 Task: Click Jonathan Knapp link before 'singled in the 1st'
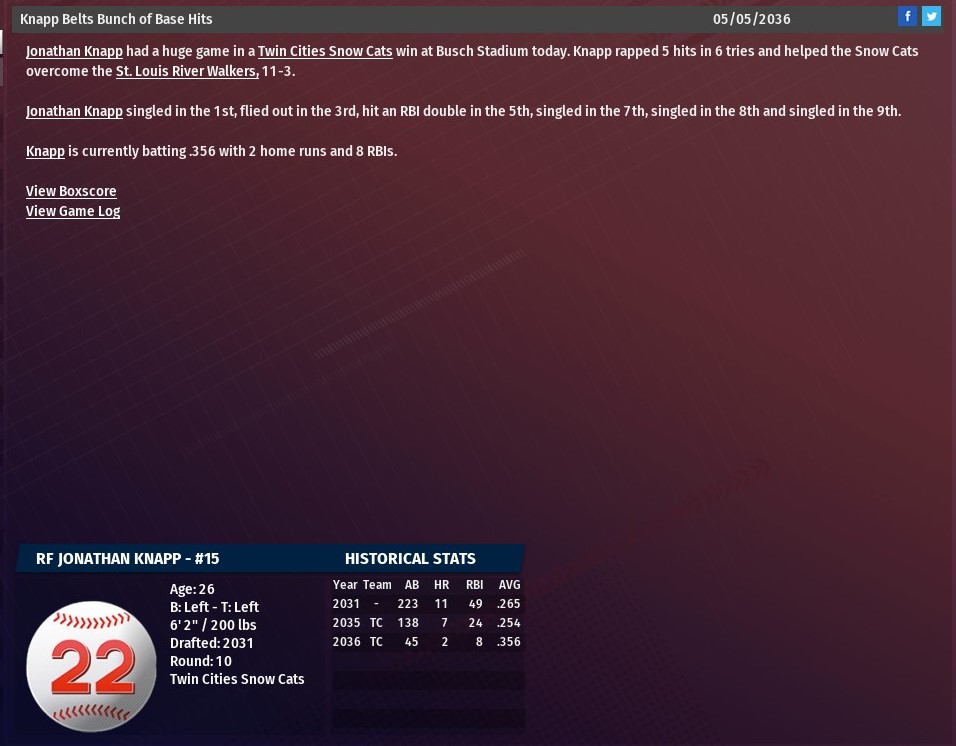(74, 111)
